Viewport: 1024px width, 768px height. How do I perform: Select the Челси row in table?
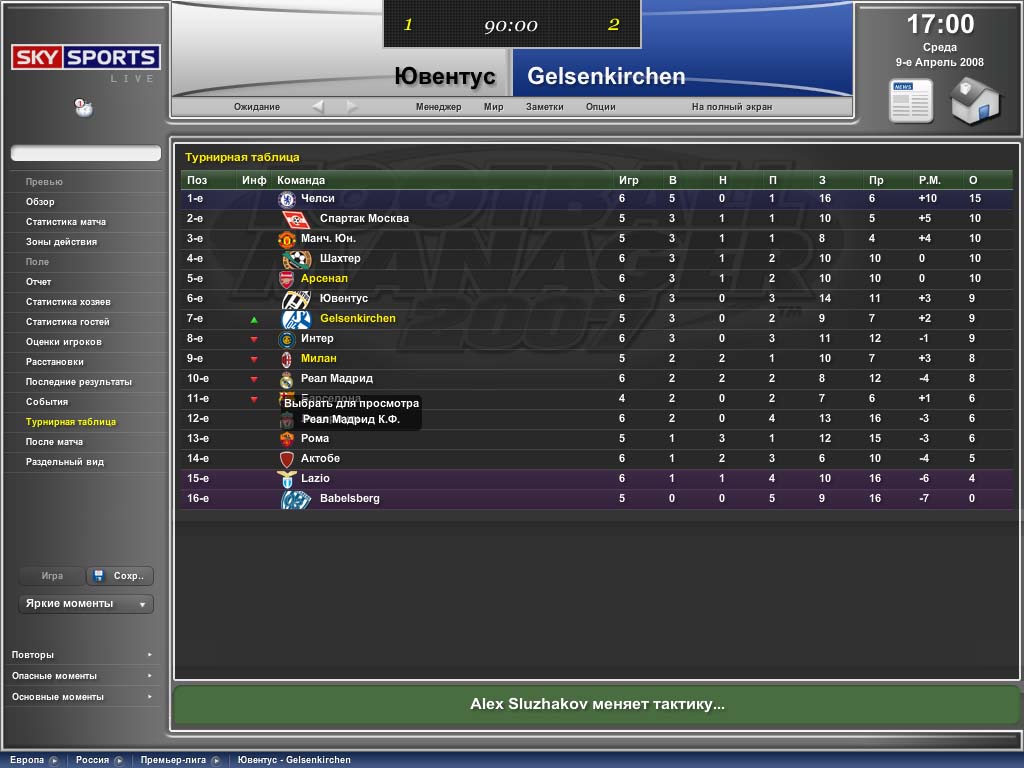point(318,199)
